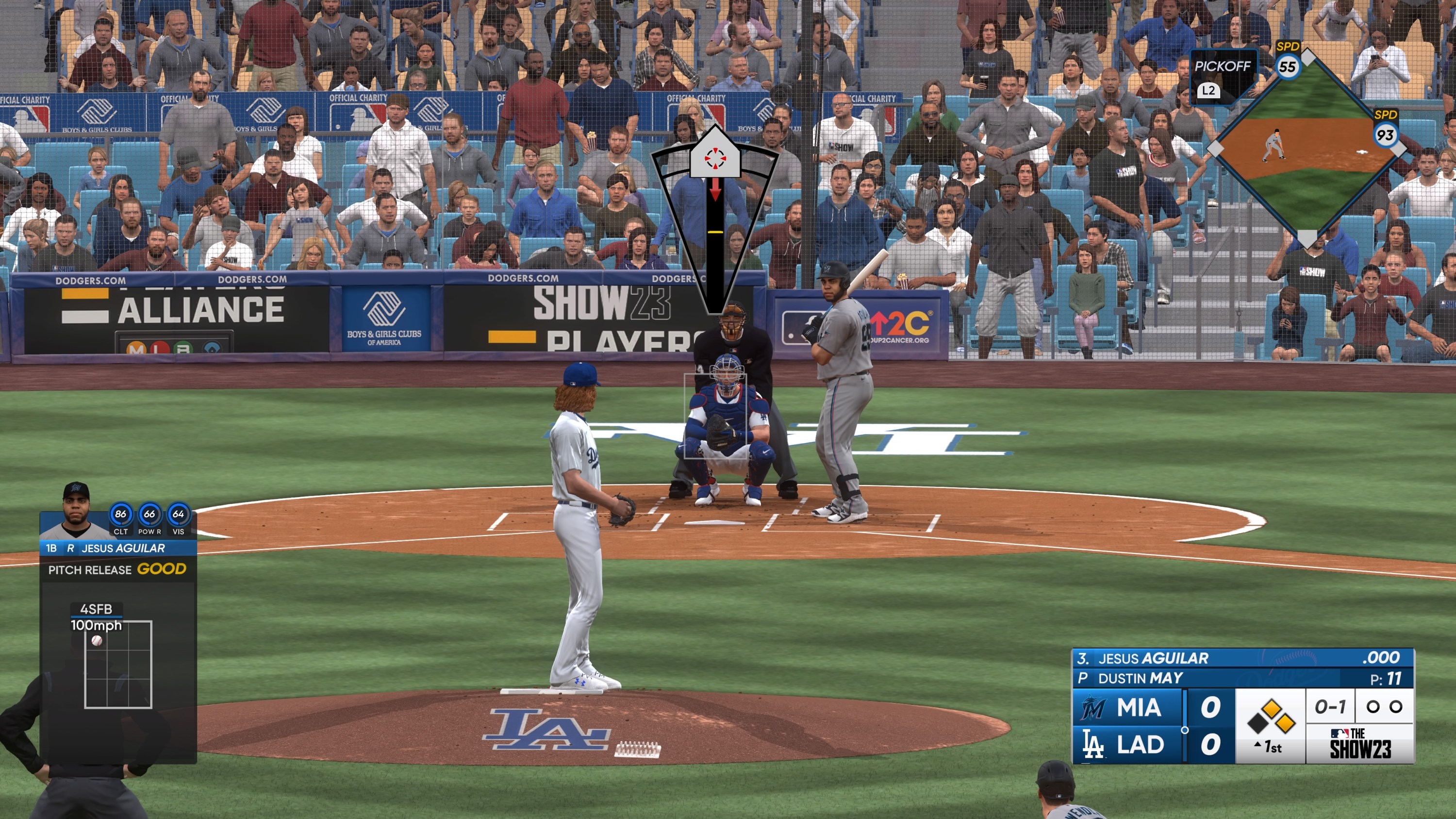Click the CLT 86 attribute ring
This screenshot has width=1456, height=819.
[x=121, y=514]
